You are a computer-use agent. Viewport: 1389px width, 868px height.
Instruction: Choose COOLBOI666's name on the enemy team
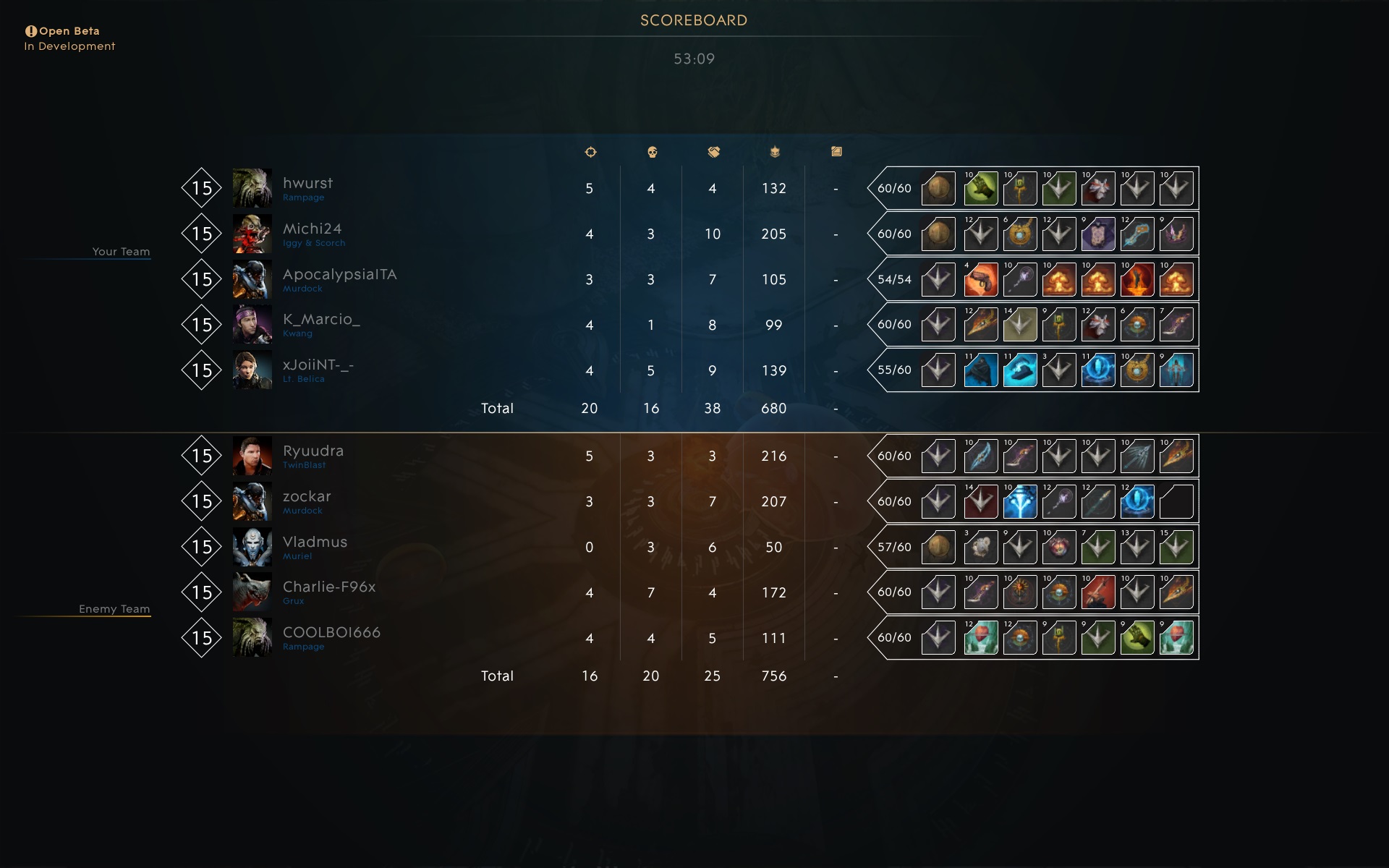pos(331,633)
